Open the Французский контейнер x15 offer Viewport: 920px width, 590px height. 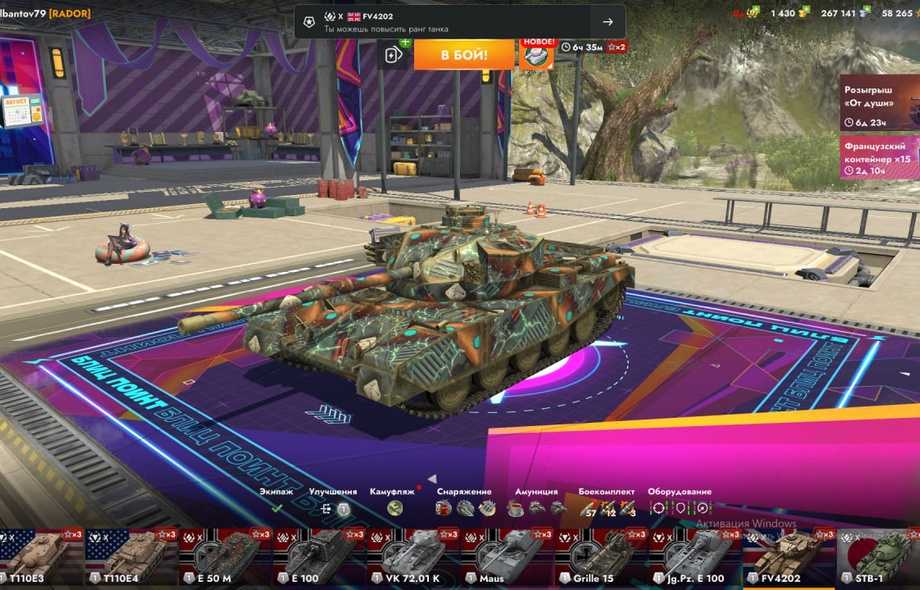(879, 158)
